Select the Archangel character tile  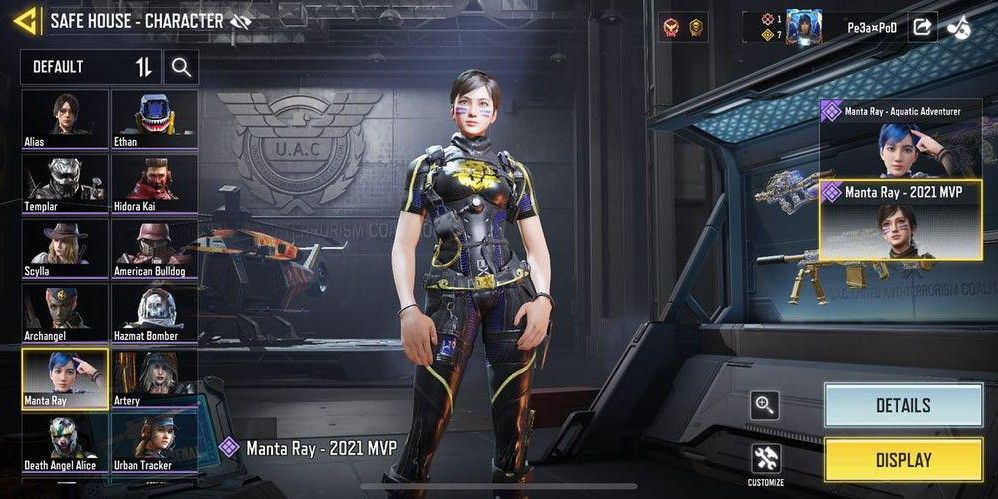point(65,314)
